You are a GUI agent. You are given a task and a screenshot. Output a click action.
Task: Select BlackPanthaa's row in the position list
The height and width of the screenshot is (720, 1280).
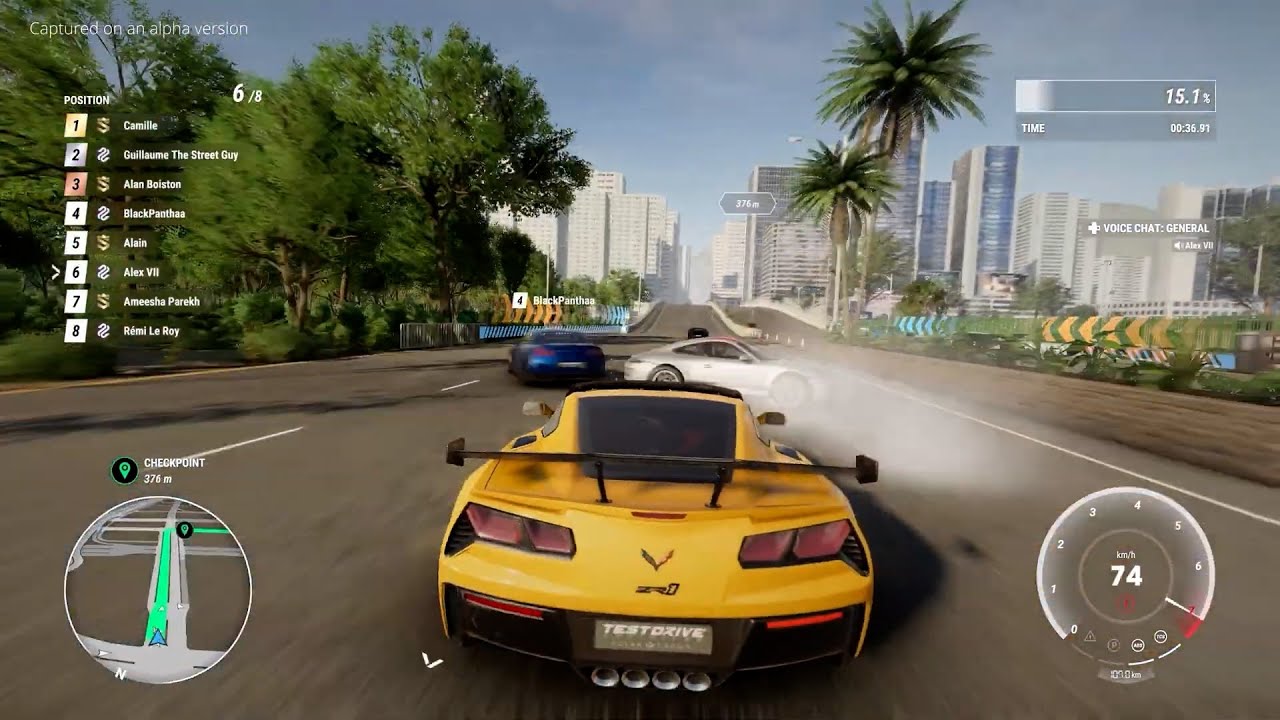[x=153, y=213]
